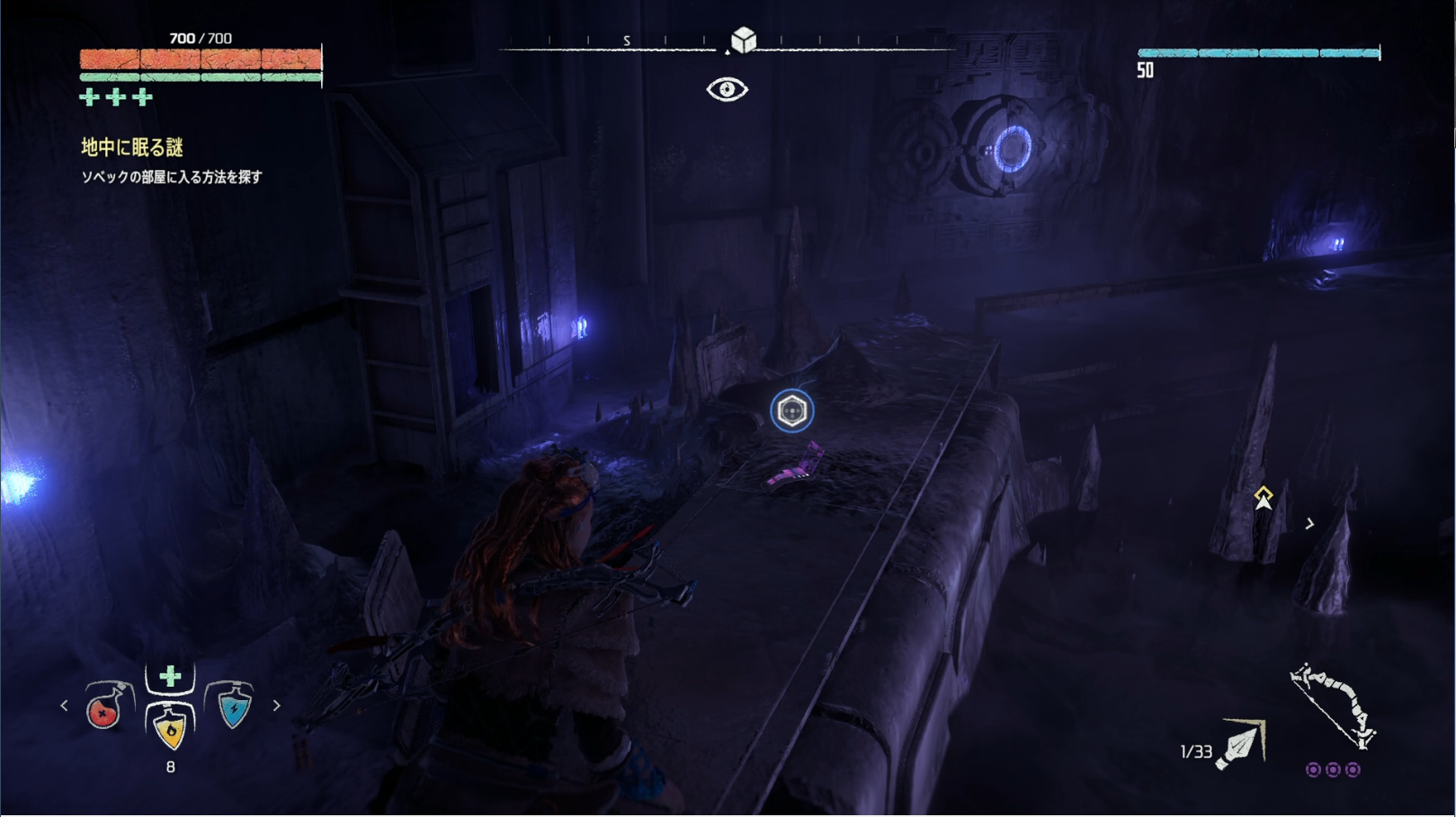Select the blue shock resist potion
This screenshot has width=1456, height=817.
coord(233,706)
